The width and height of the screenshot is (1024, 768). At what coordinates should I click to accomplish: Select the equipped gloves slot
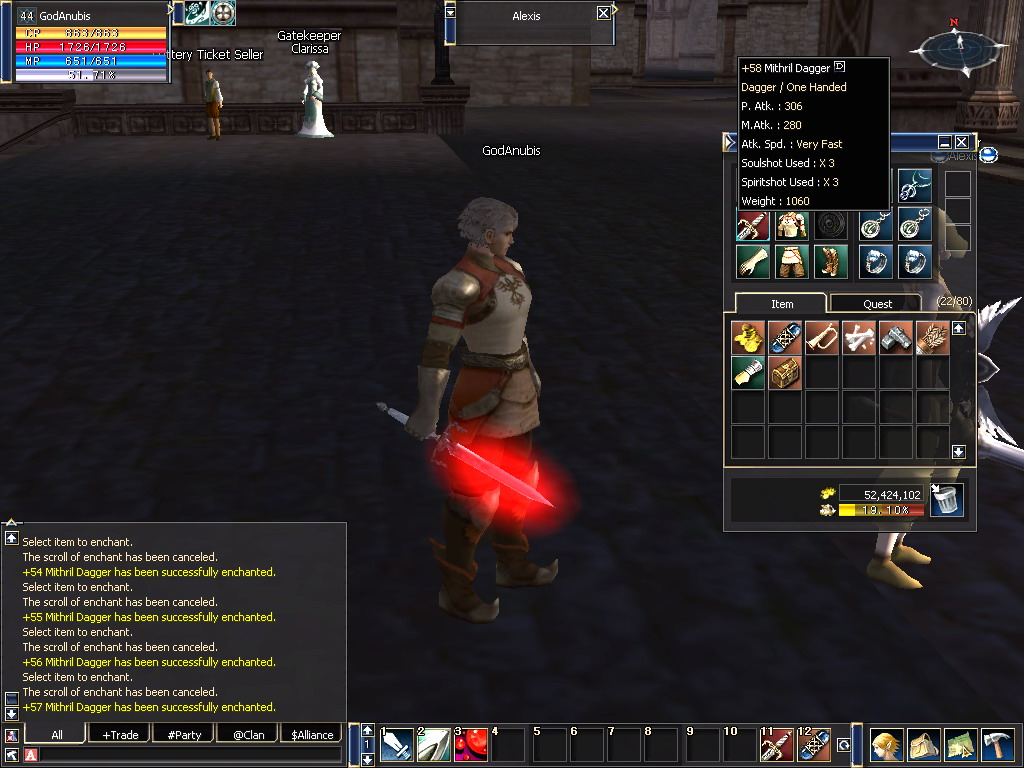click(753, 261)
